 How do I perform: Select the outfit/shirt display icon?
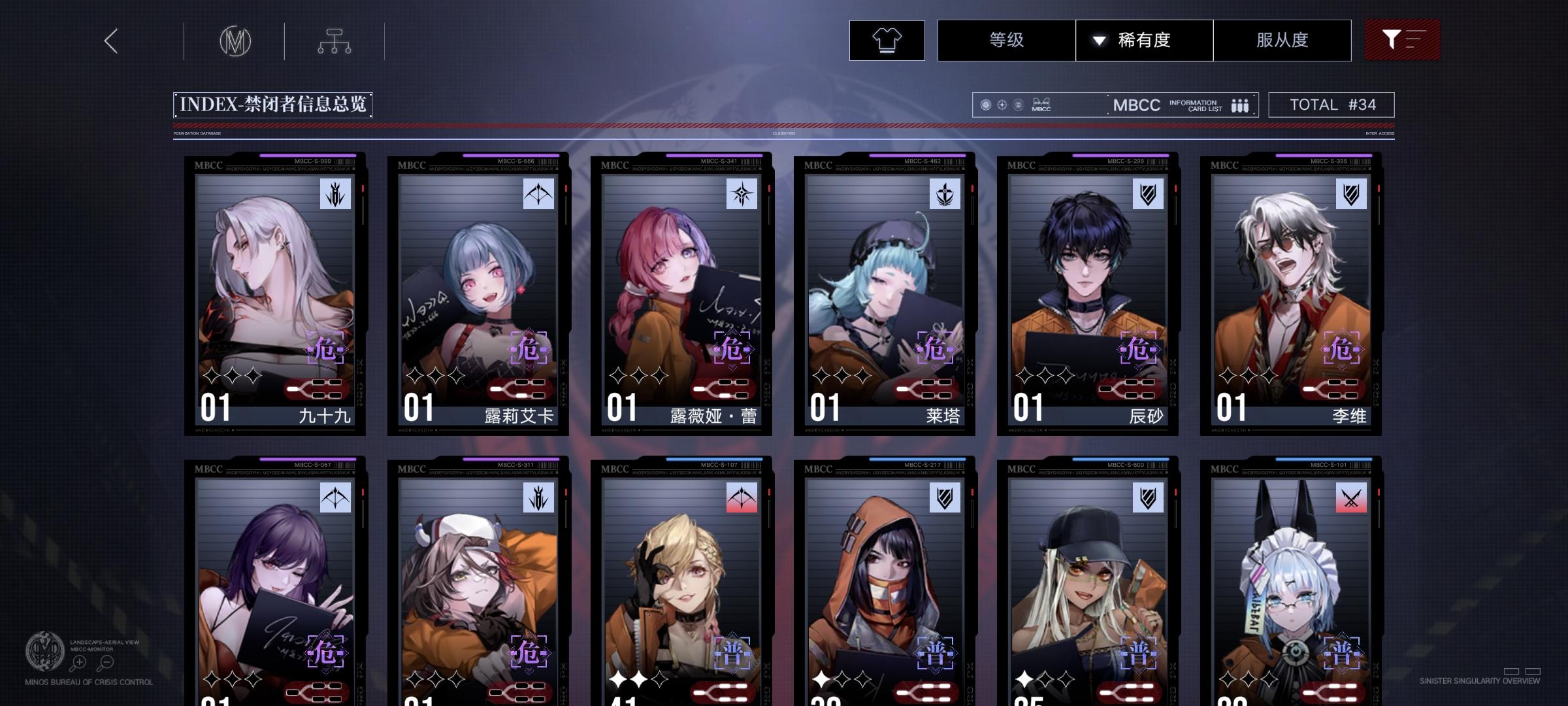click(x=886, y=40)
